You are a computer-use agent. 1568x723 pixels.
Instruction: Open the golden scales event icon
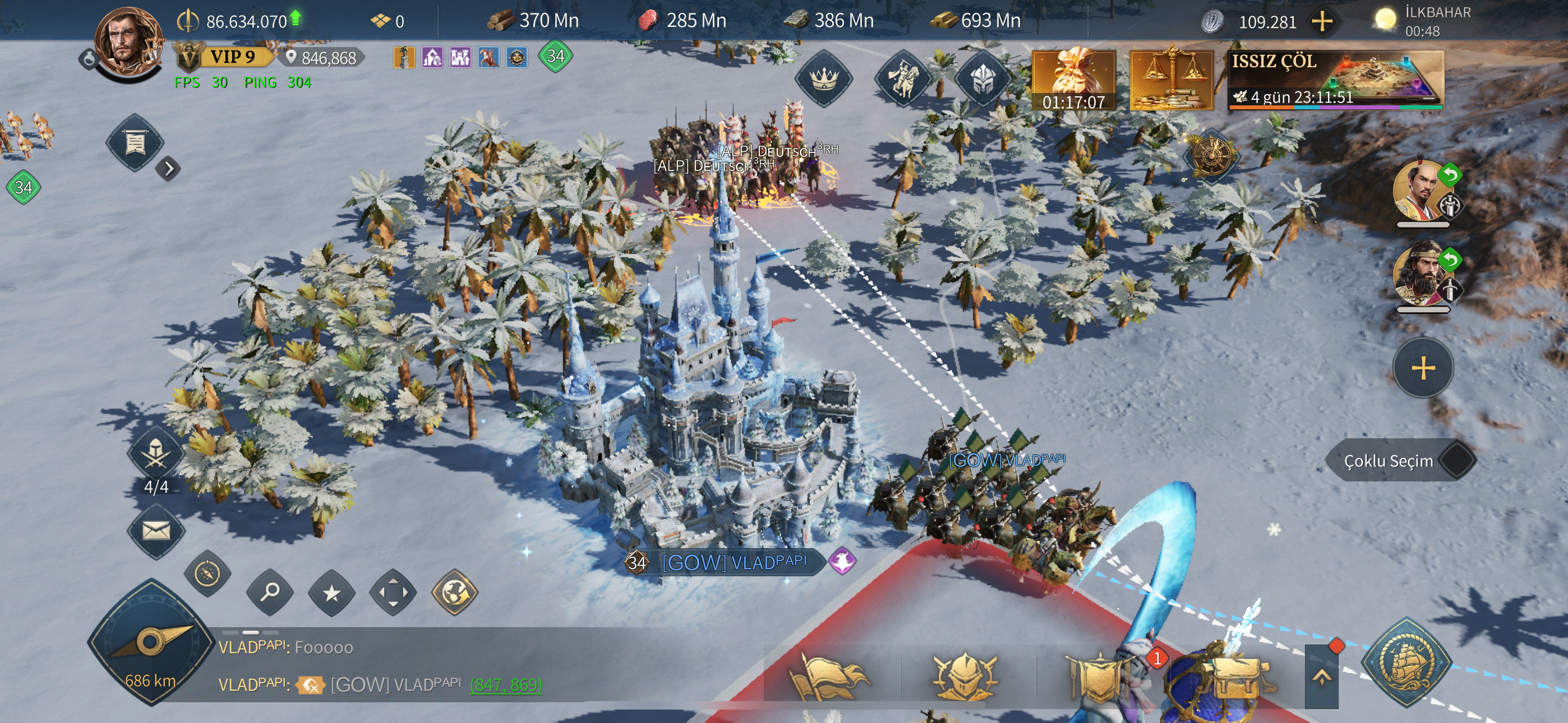[1170, 80]
